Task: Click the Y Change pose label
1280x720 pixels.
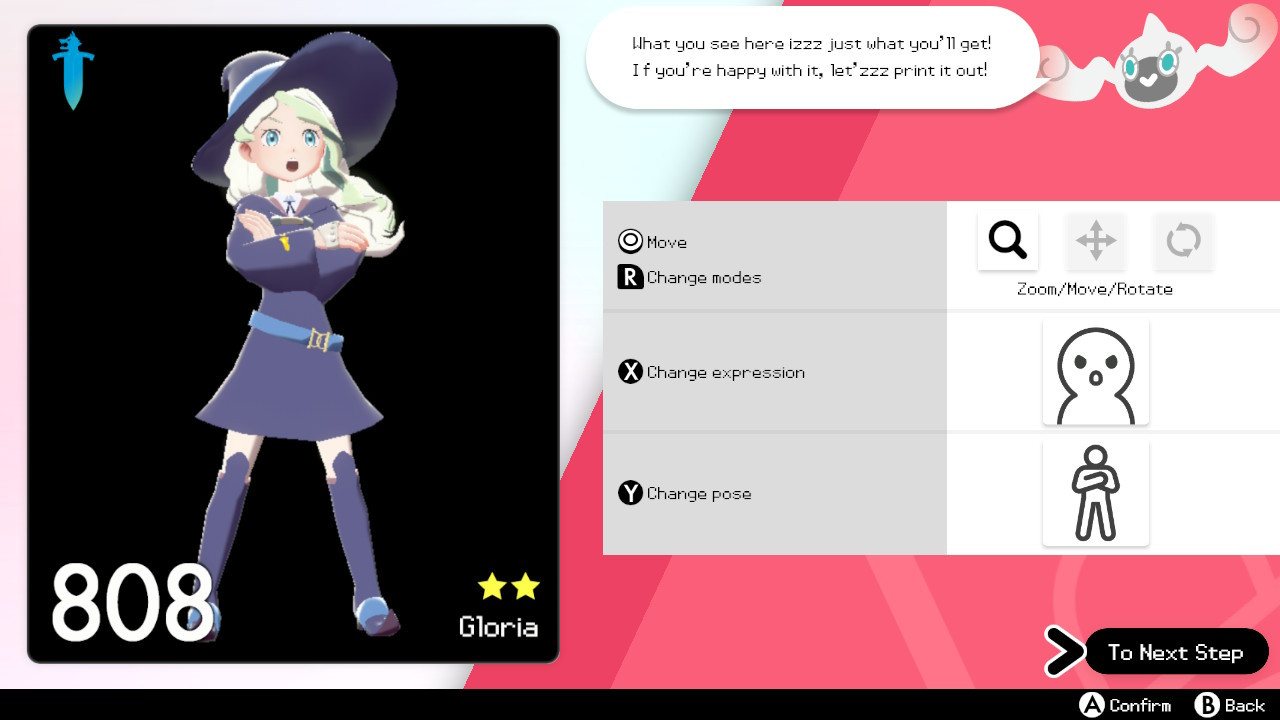Action: [x=685, y=493]
